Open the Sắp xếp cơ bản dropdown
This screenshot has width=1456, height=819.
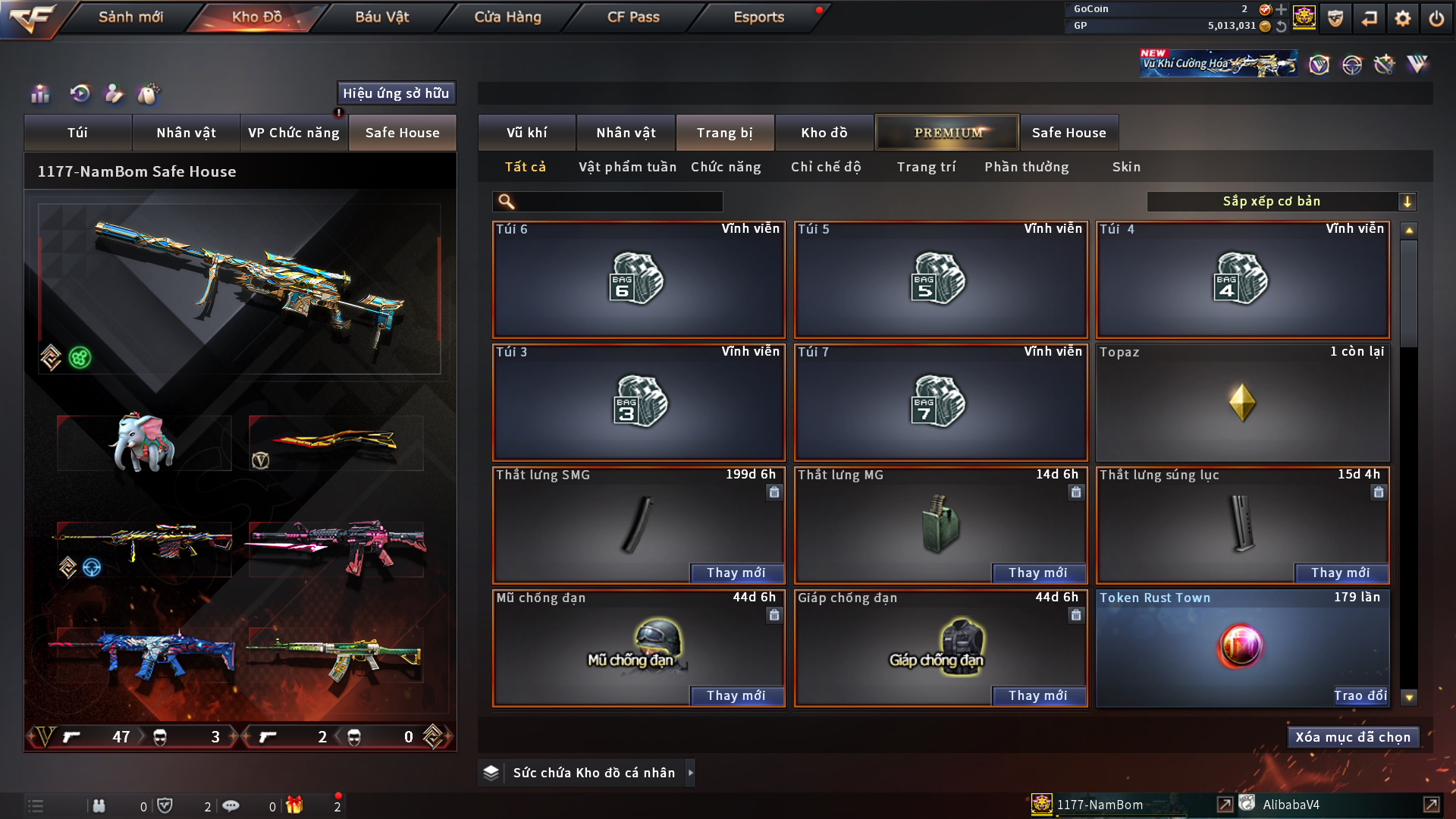click(1281, 202)
